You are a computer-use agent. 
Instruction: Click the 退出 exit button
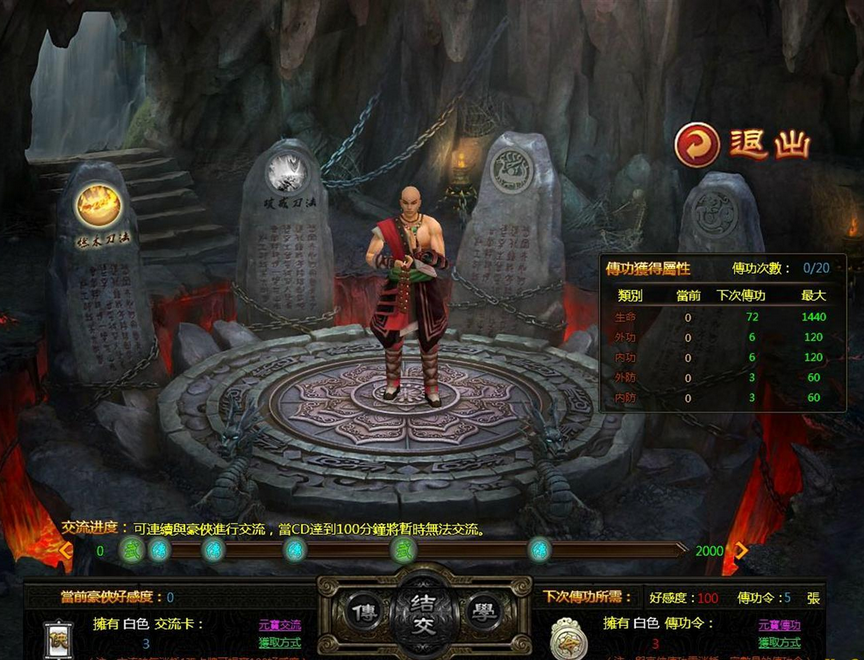pyautogui.click(x=741, y=144)
